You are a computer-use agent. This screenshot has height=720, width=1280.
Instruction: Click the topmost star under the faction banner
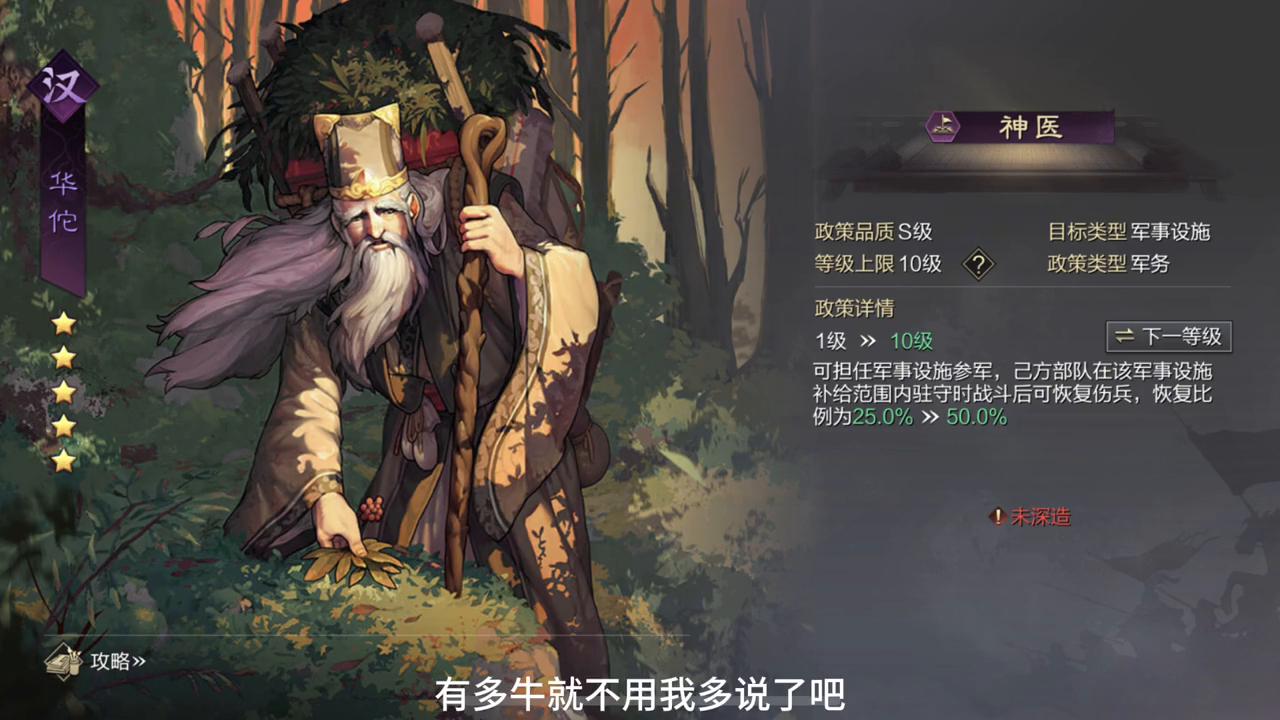[64, 322]
